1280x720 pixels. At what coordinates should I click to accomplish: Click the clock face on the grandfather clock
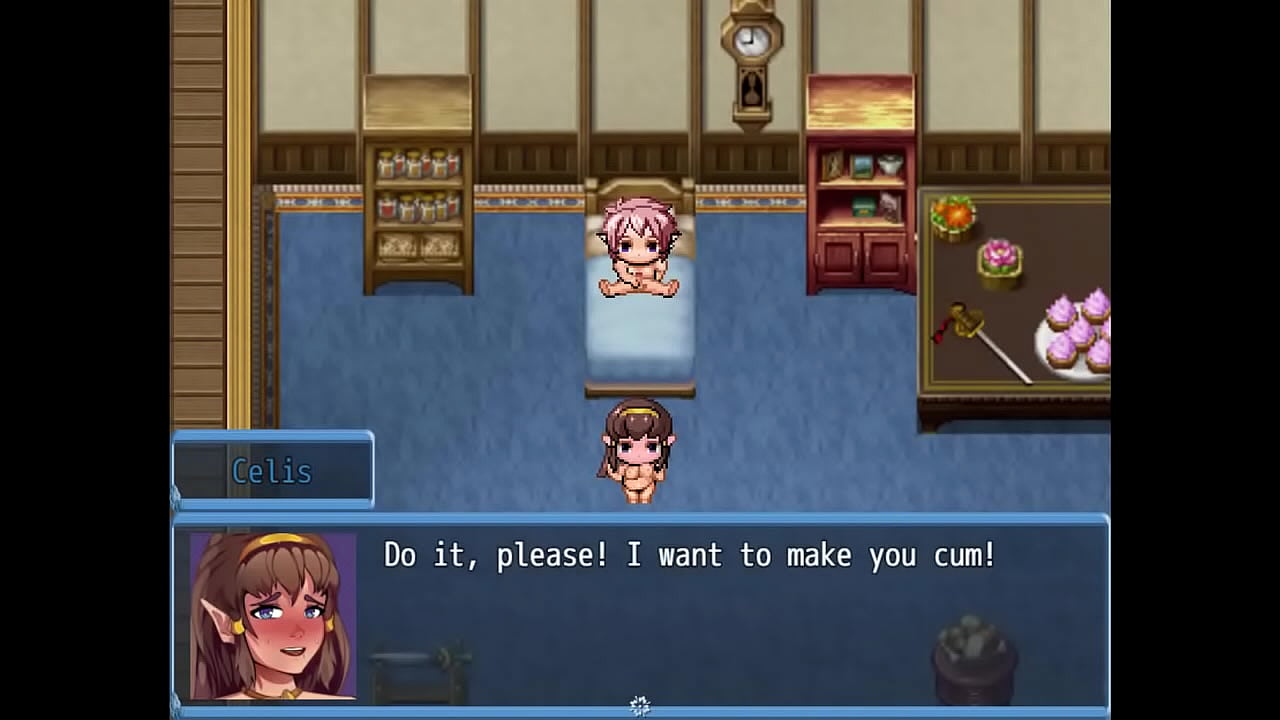pyautogui.click(x=748, y=42)
